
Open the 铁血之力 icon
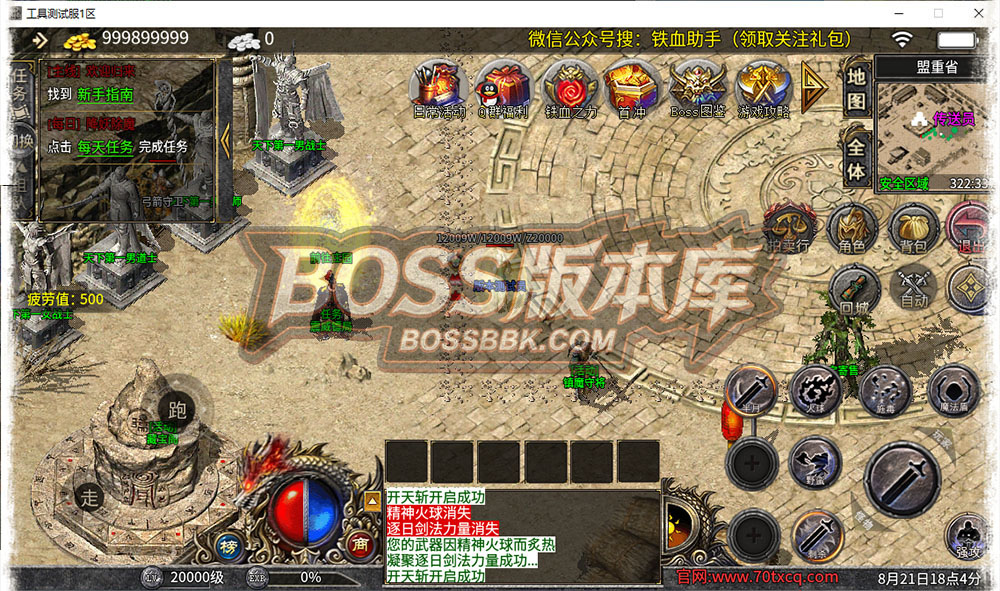point(571,86)
